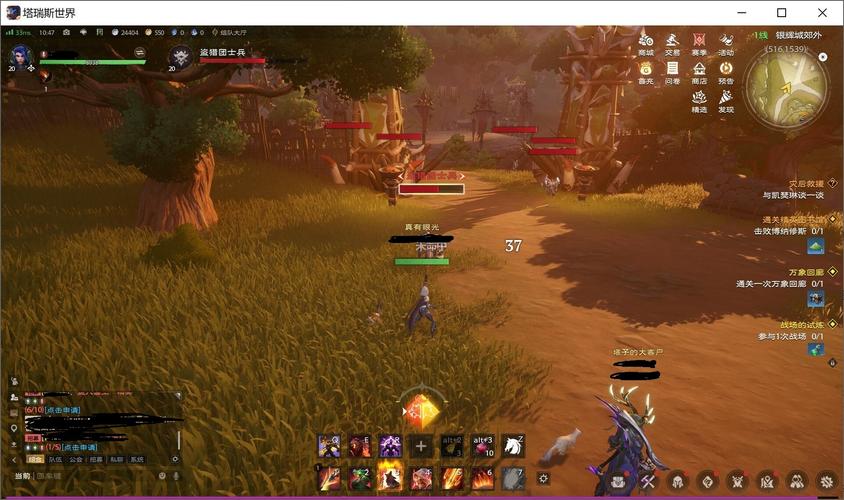Switch chat to the 系统 system tab

coord(136,459)
